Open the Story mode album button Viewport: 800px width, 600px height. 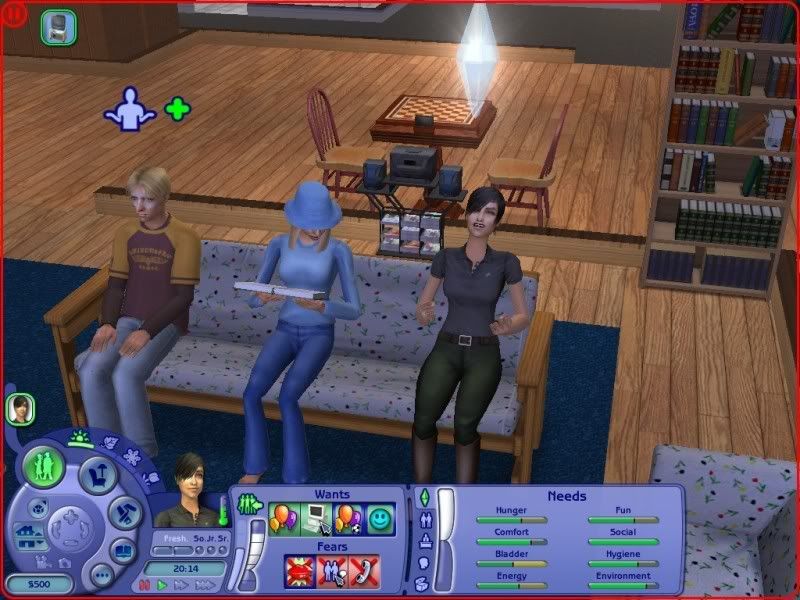click(124, 551)
